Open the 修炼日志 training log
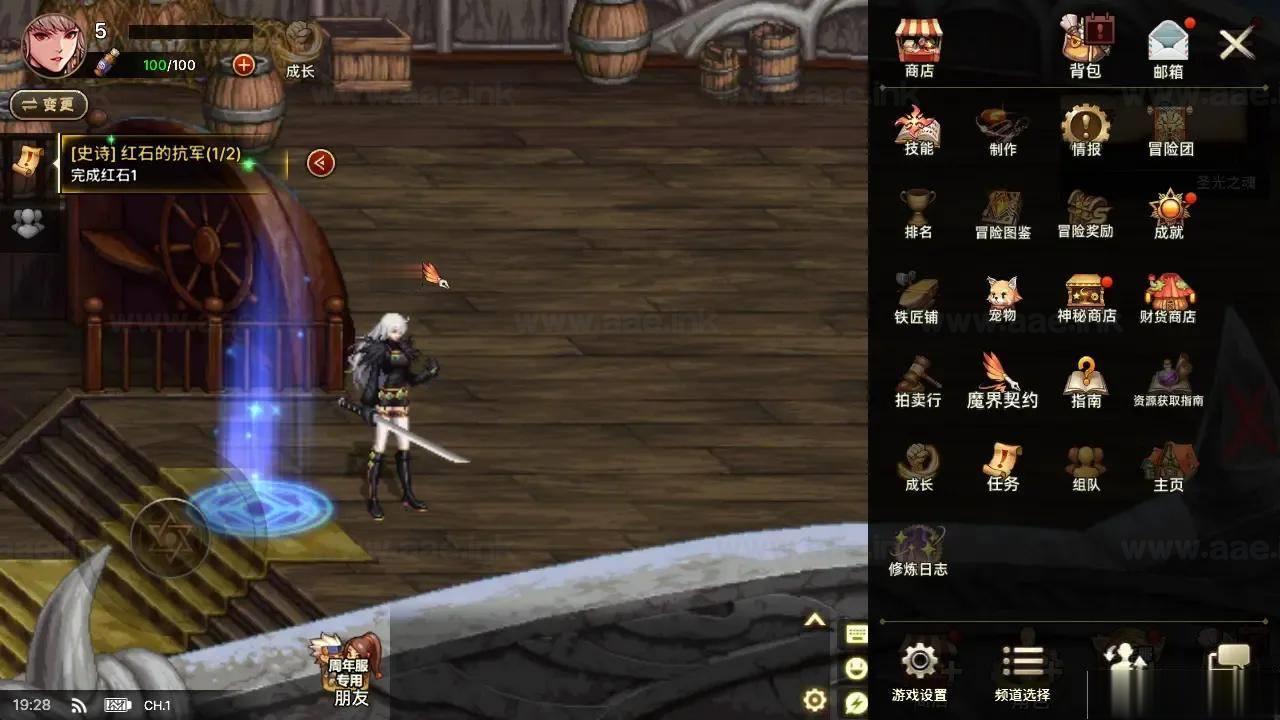The image size is (1280, 720). point(918,551)
